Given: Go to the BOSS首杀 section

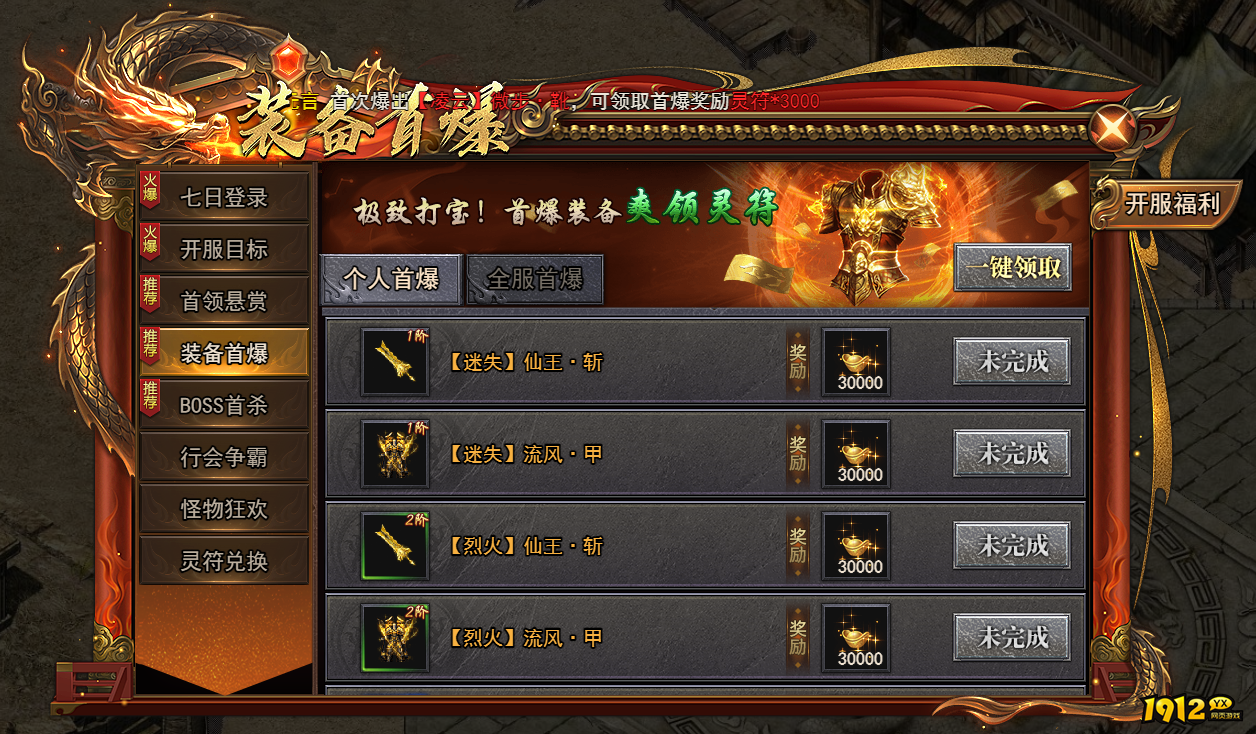Looking at the screenshot, I should pyautogui.click(x=223, y=405).
